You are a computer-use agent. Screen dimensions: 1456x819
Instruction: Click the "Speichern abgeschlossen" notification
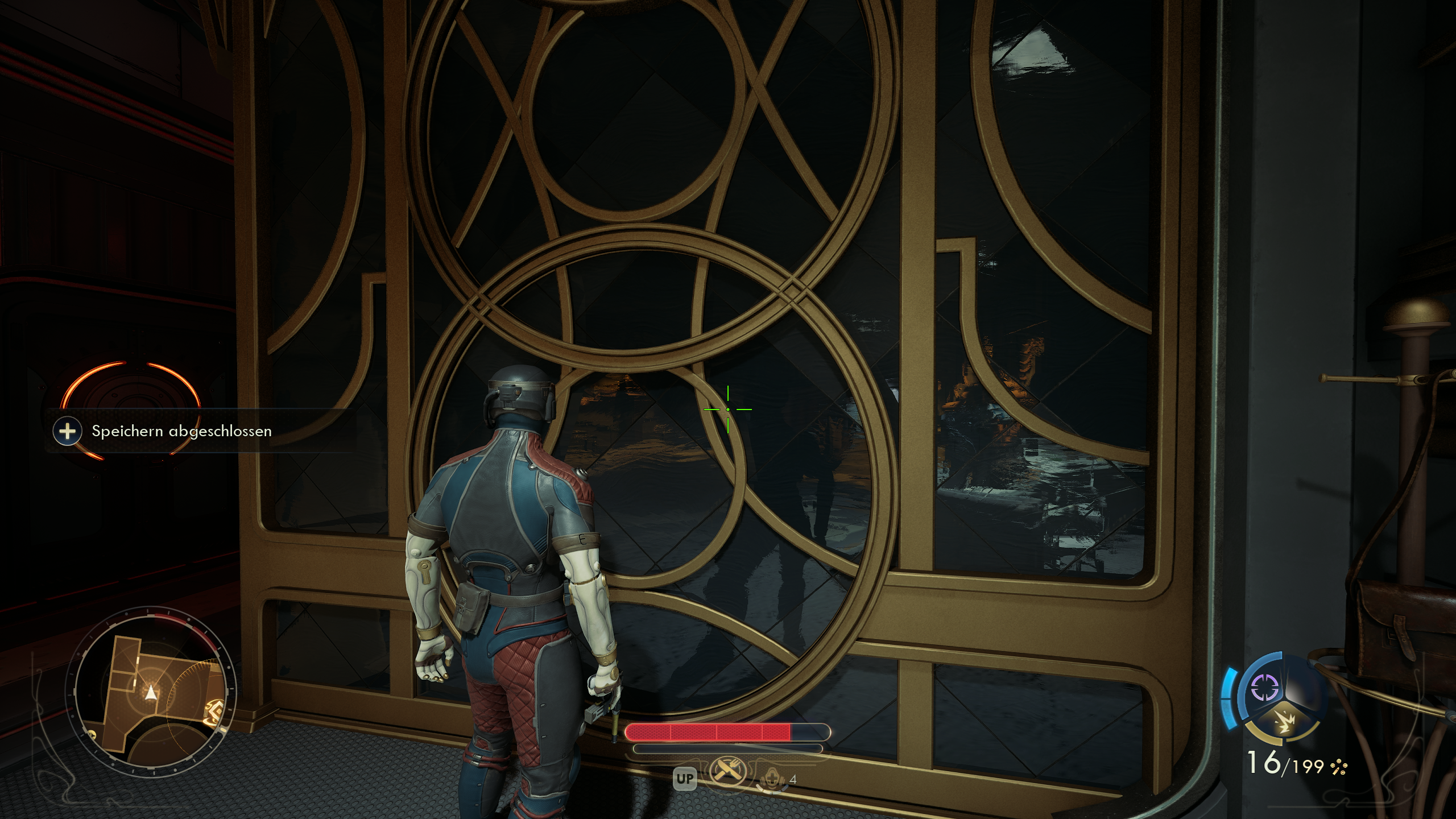pyautogui.click(x=181, y=431)
